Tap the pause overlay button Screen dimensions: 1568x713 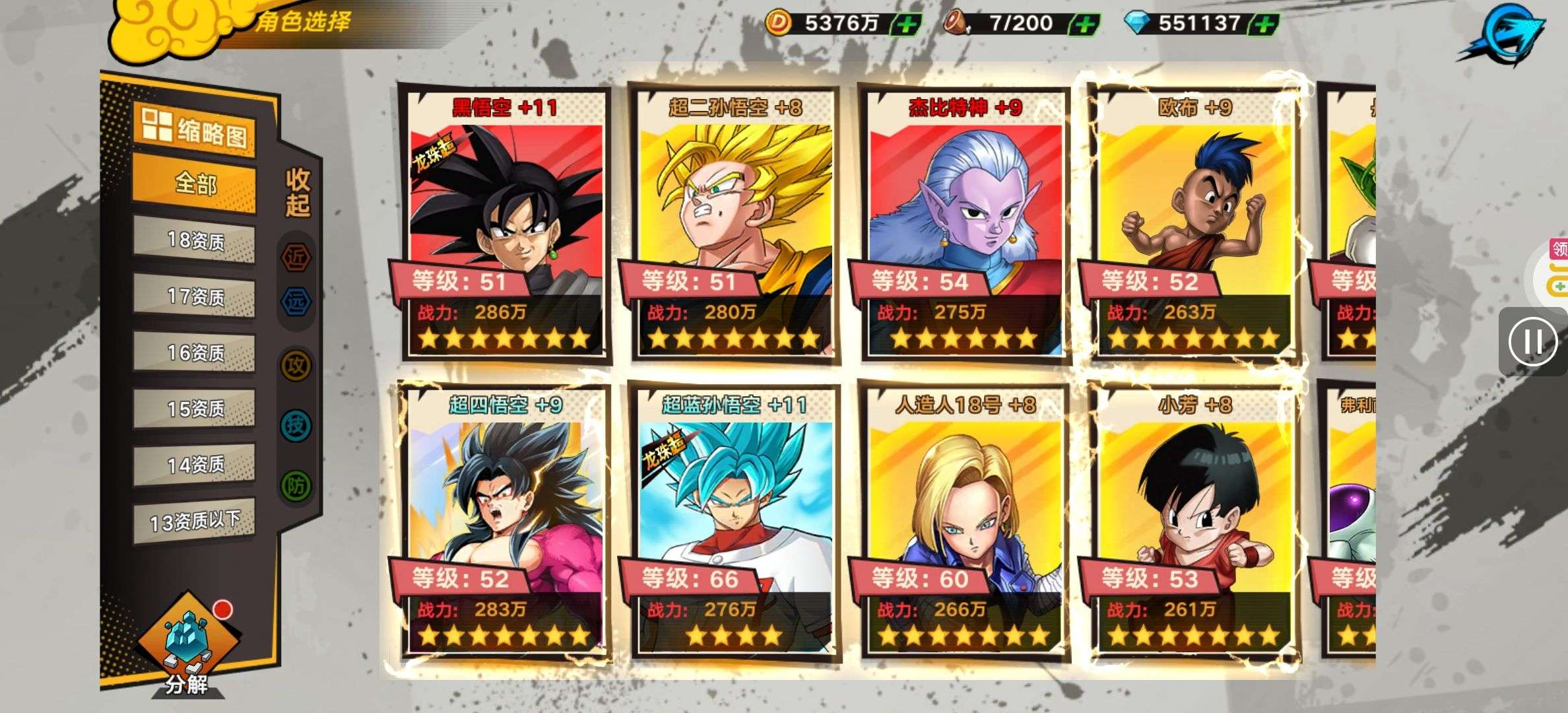1533,342
